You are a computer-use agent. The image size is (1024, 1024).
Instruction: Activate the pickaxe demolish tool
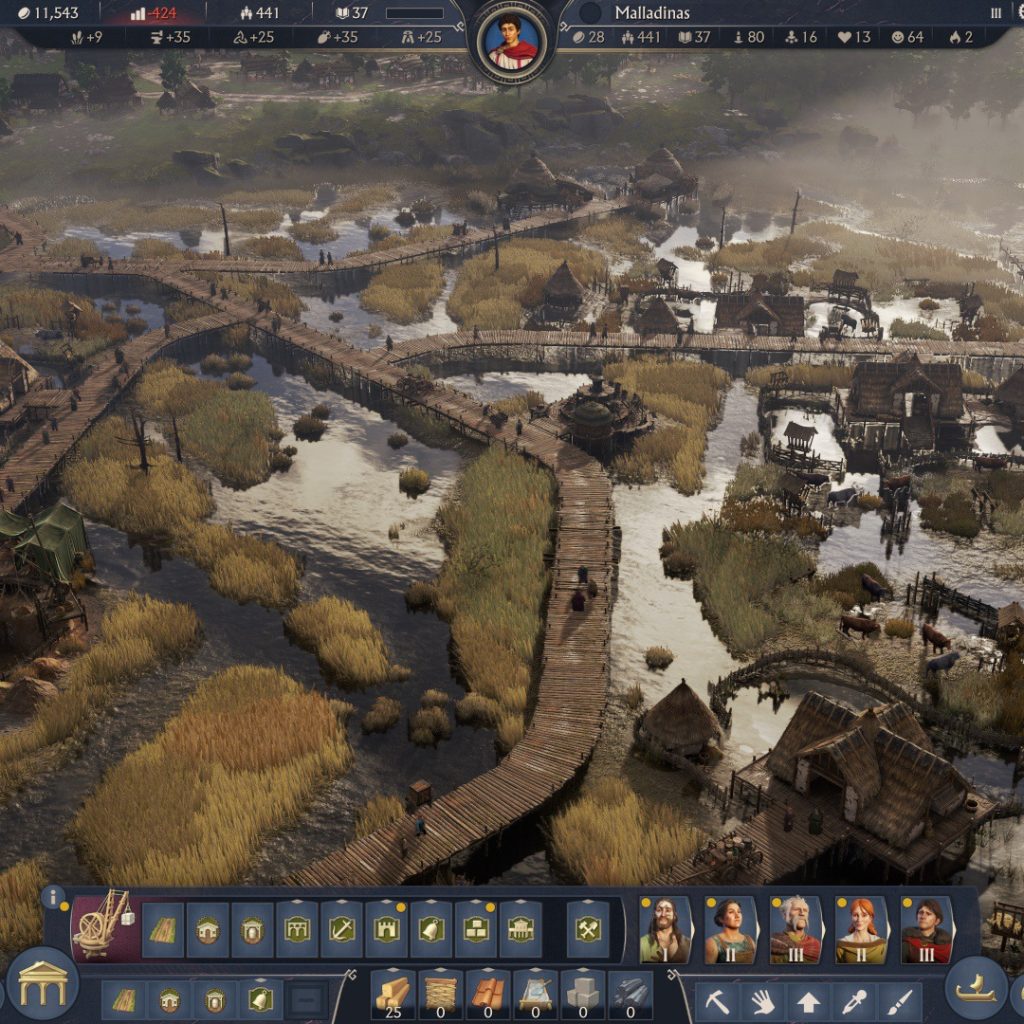point(716,1001)
